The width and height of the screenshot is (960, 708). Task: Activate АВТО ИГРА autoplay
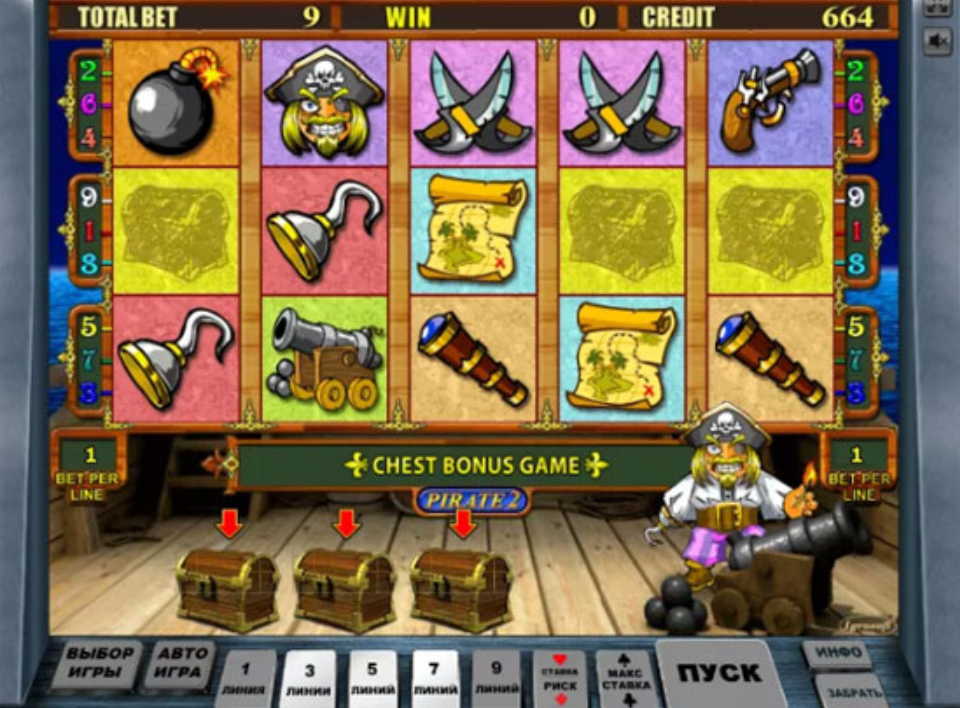181,665
